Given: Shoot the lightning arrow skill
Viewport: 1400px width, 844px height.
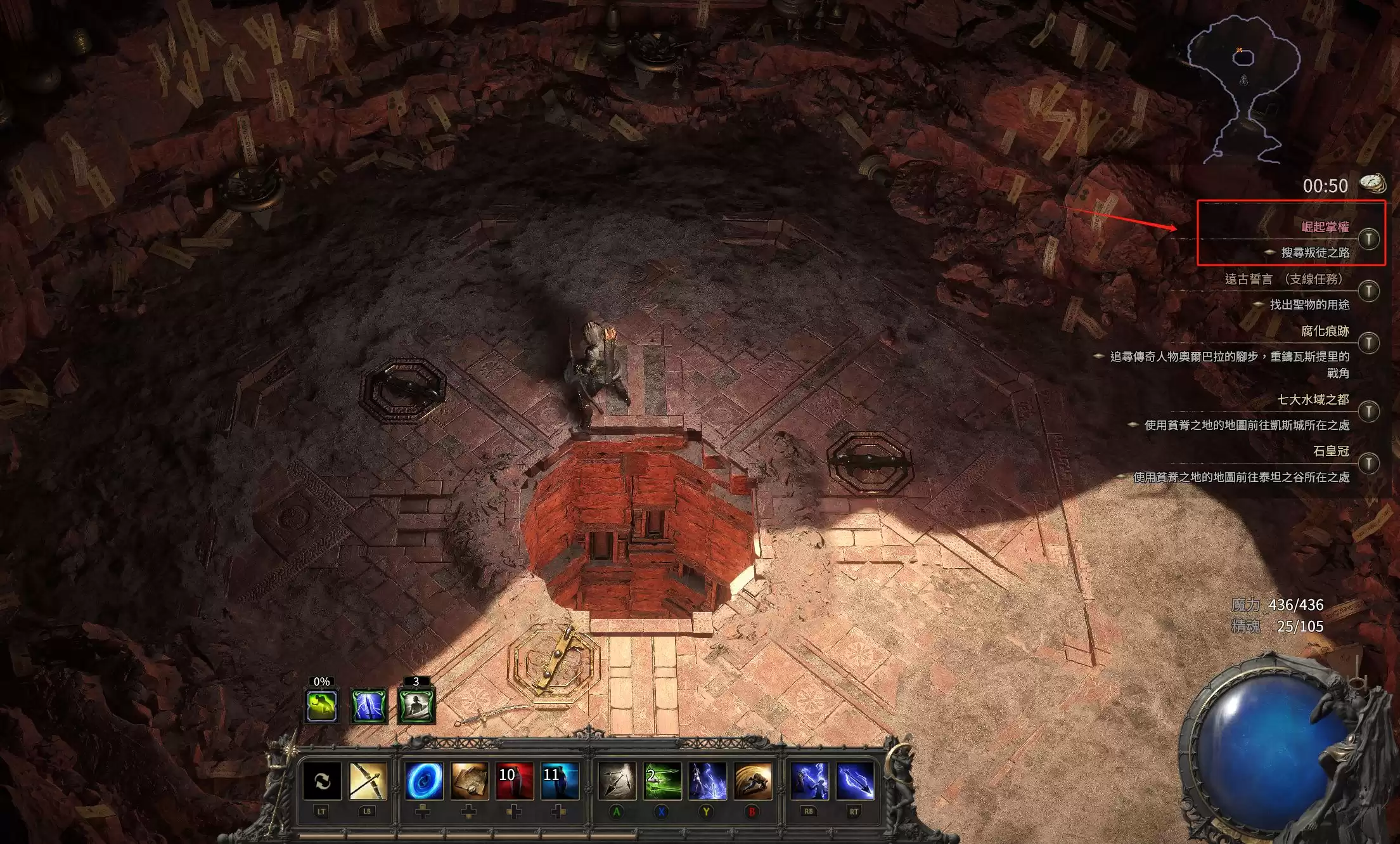Looking at the screenshot, I should click(x=855, y=781).
